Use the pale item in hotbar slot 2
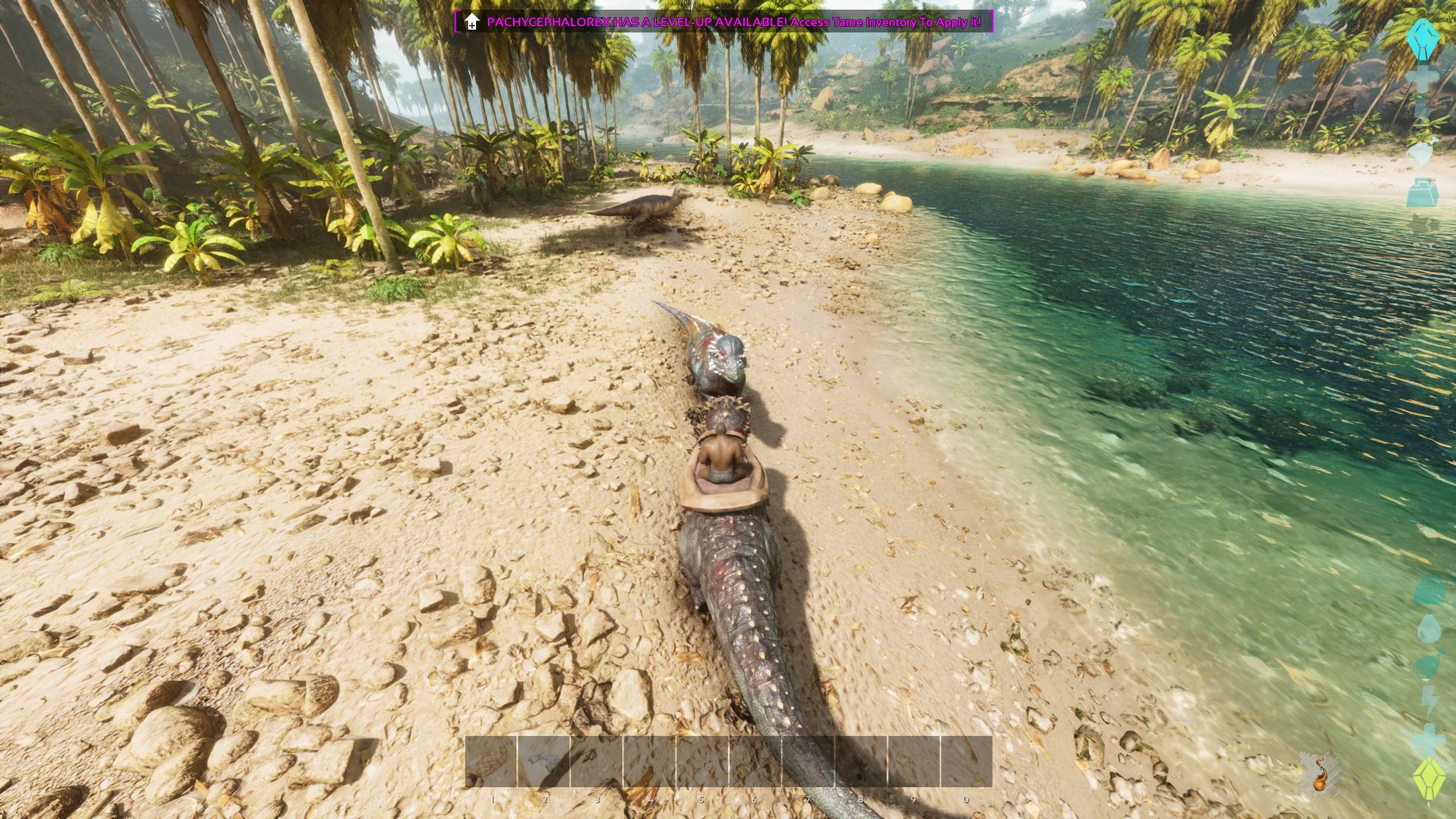Image resolution: width=1456 pixels, height=819 pixels. [543, 762]
